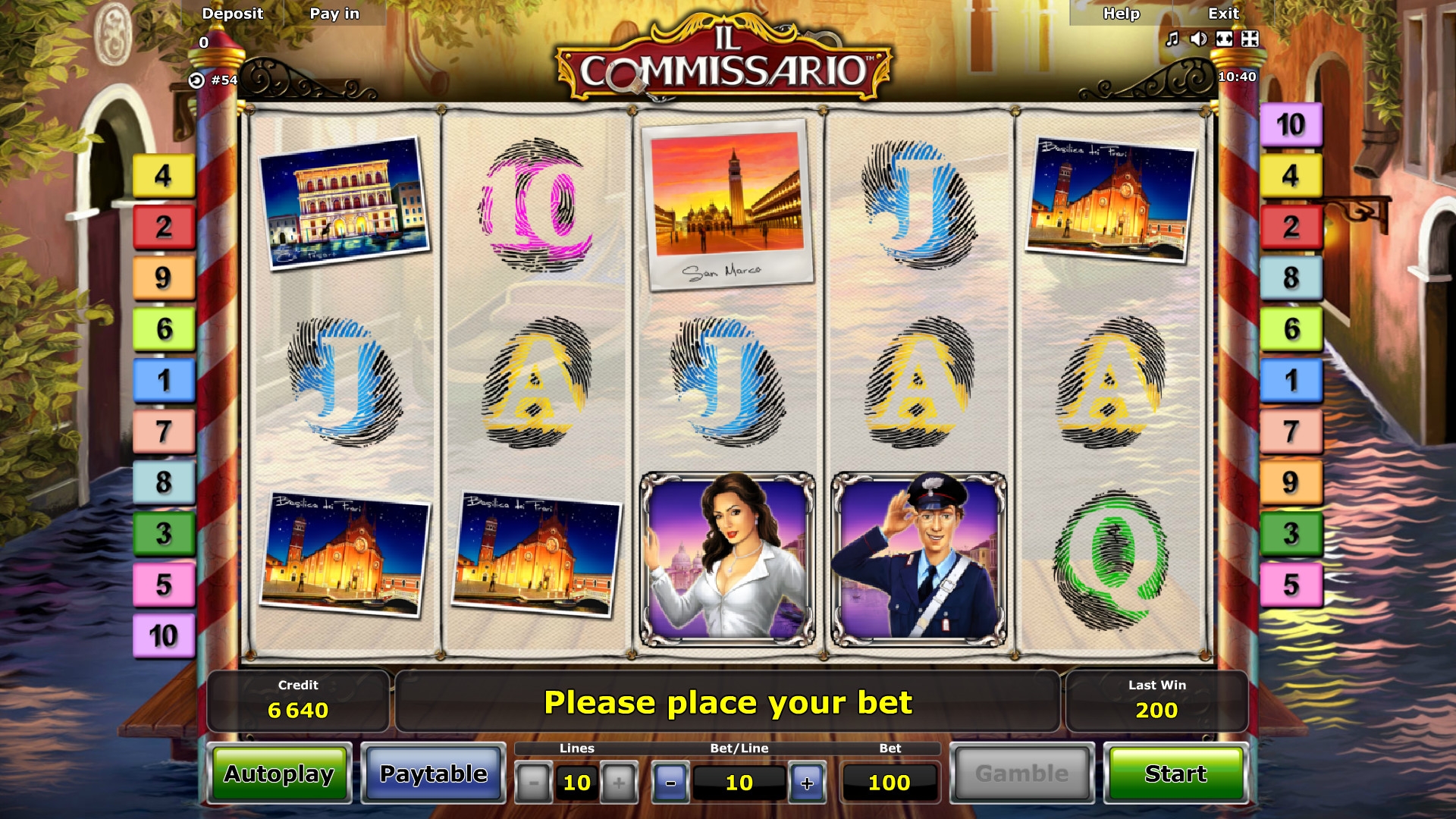Increase the number of lines
Image resolution: width=1456 pixels, height=819 pixels.
coord(619,783)
